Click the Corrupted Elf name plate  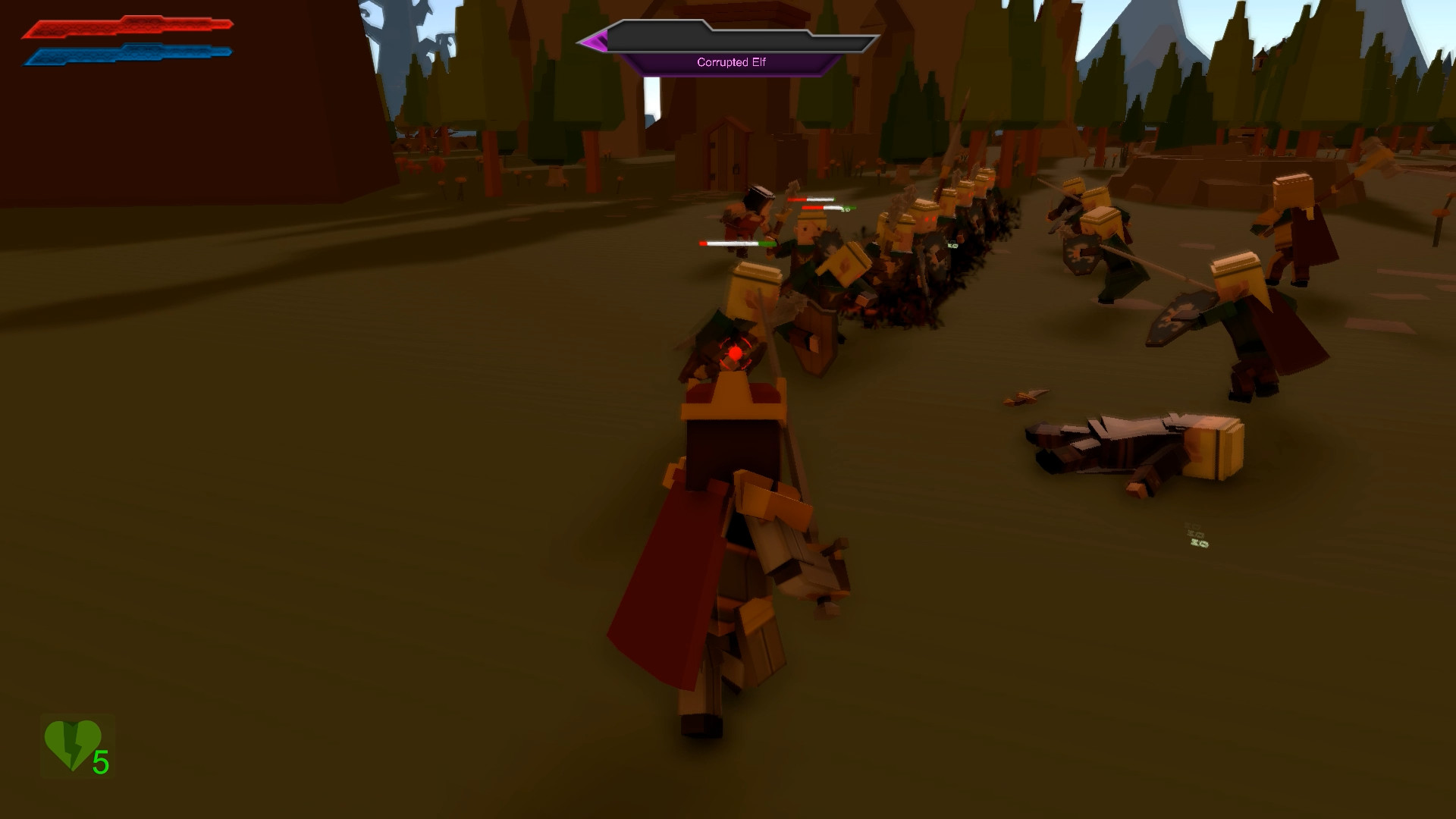732,63
